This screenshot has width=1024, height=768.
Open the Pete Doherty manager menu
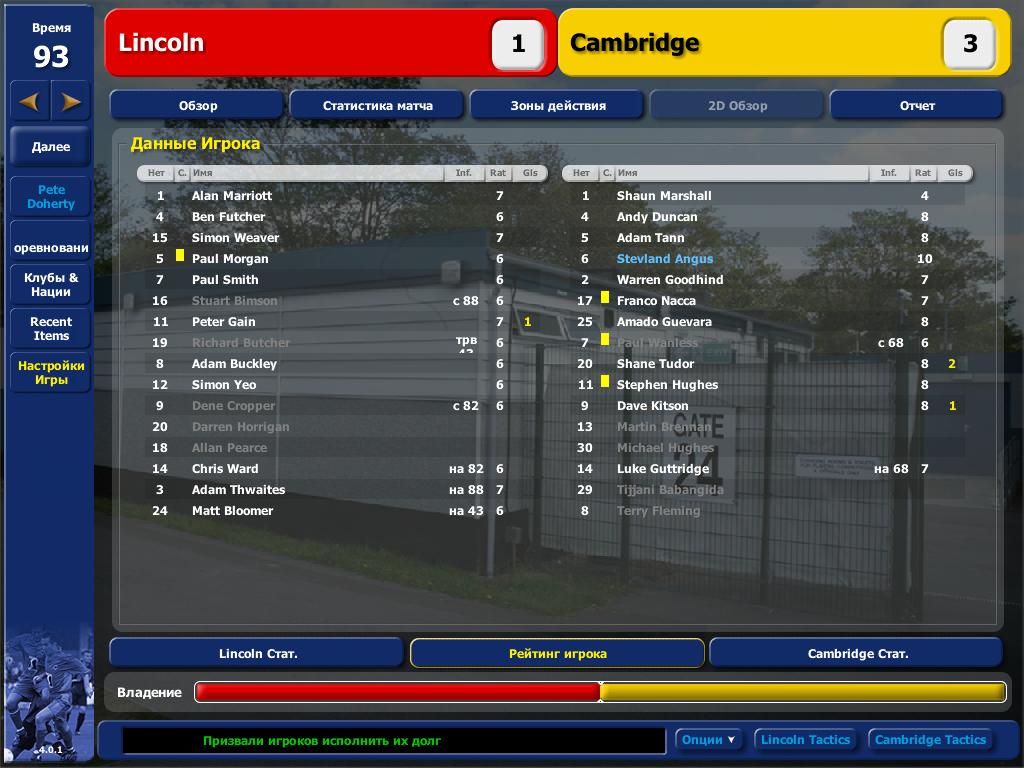(51, 196)
